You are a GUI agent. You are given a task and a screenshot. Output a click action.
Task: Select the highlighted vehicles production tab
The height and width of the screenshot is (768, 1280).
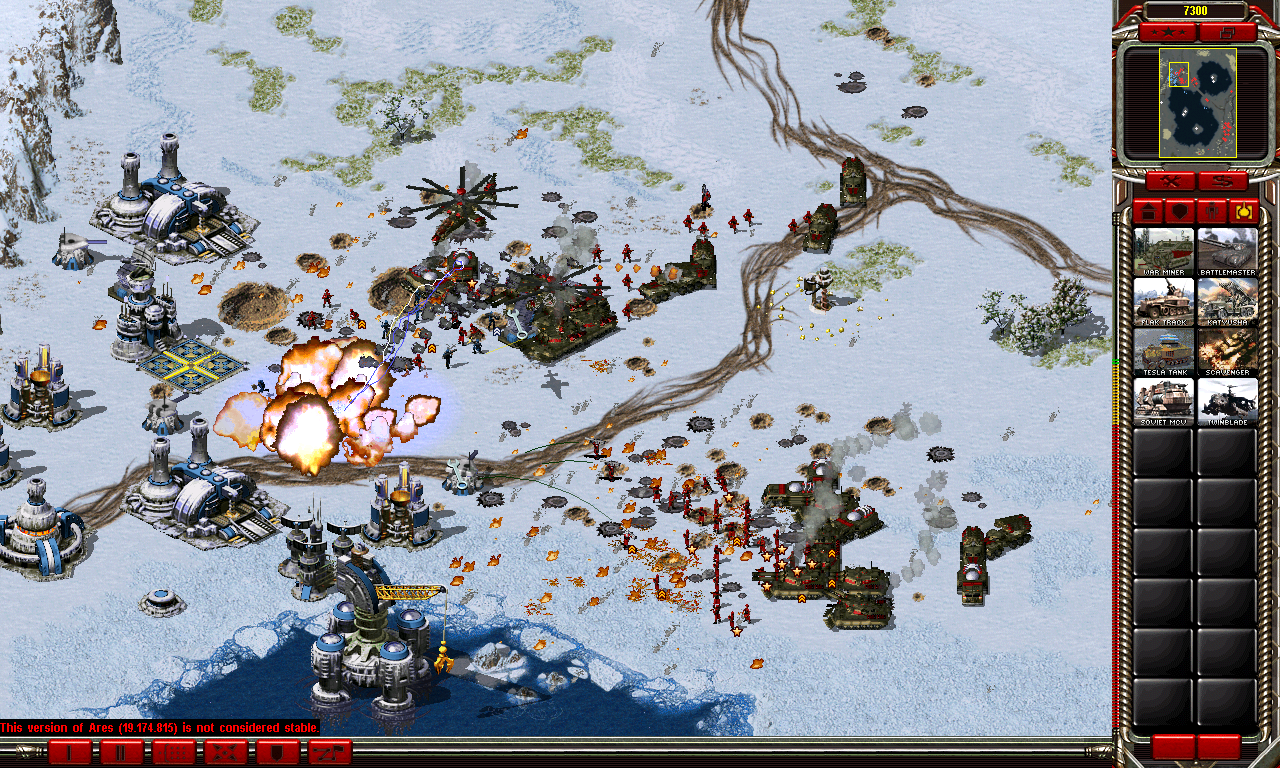1244,211
